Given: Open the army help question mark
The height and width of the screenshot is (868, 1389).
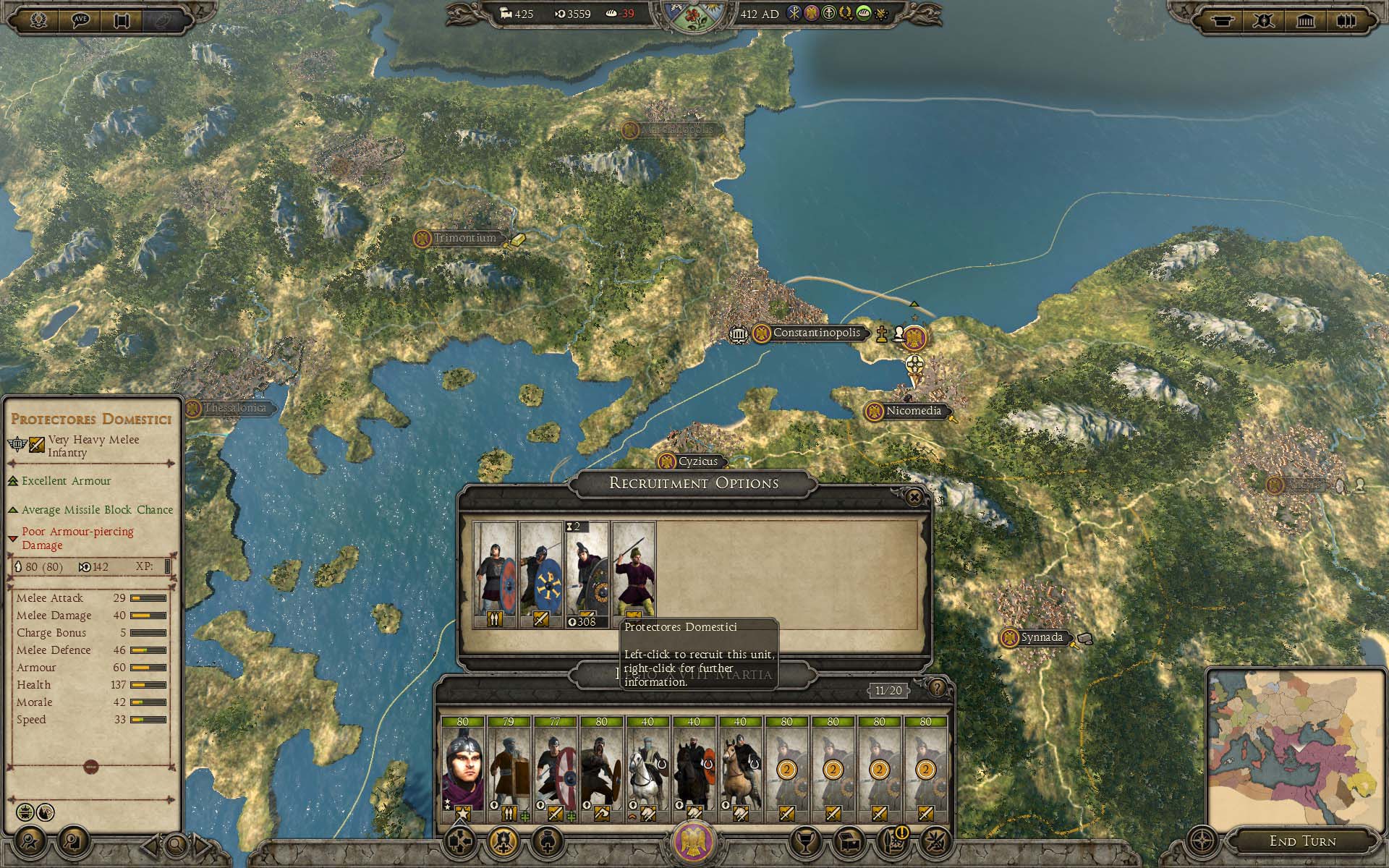Looking at the screenshot, I should tap(938, 688).
